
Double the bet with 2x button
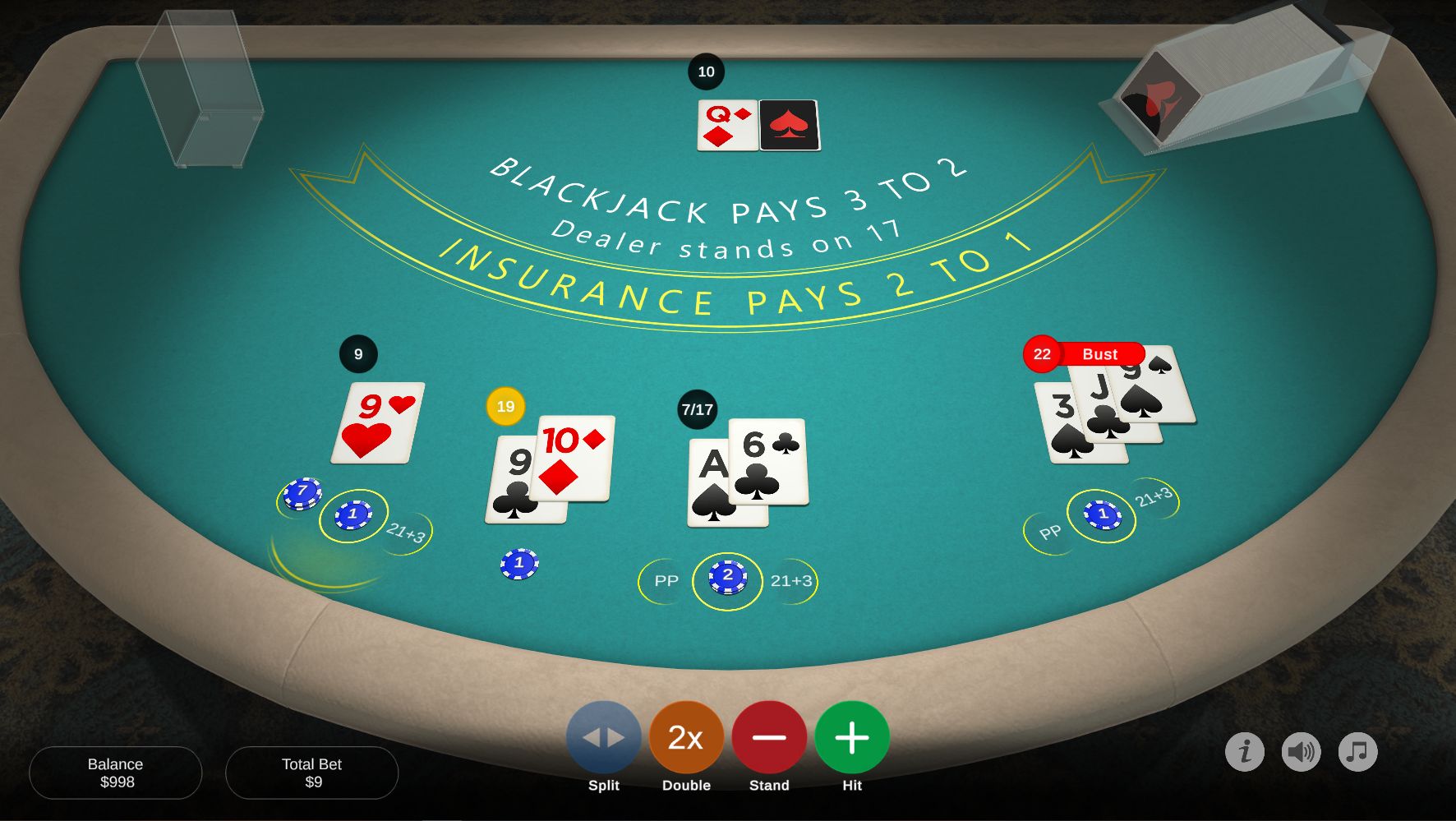point(686,738)
